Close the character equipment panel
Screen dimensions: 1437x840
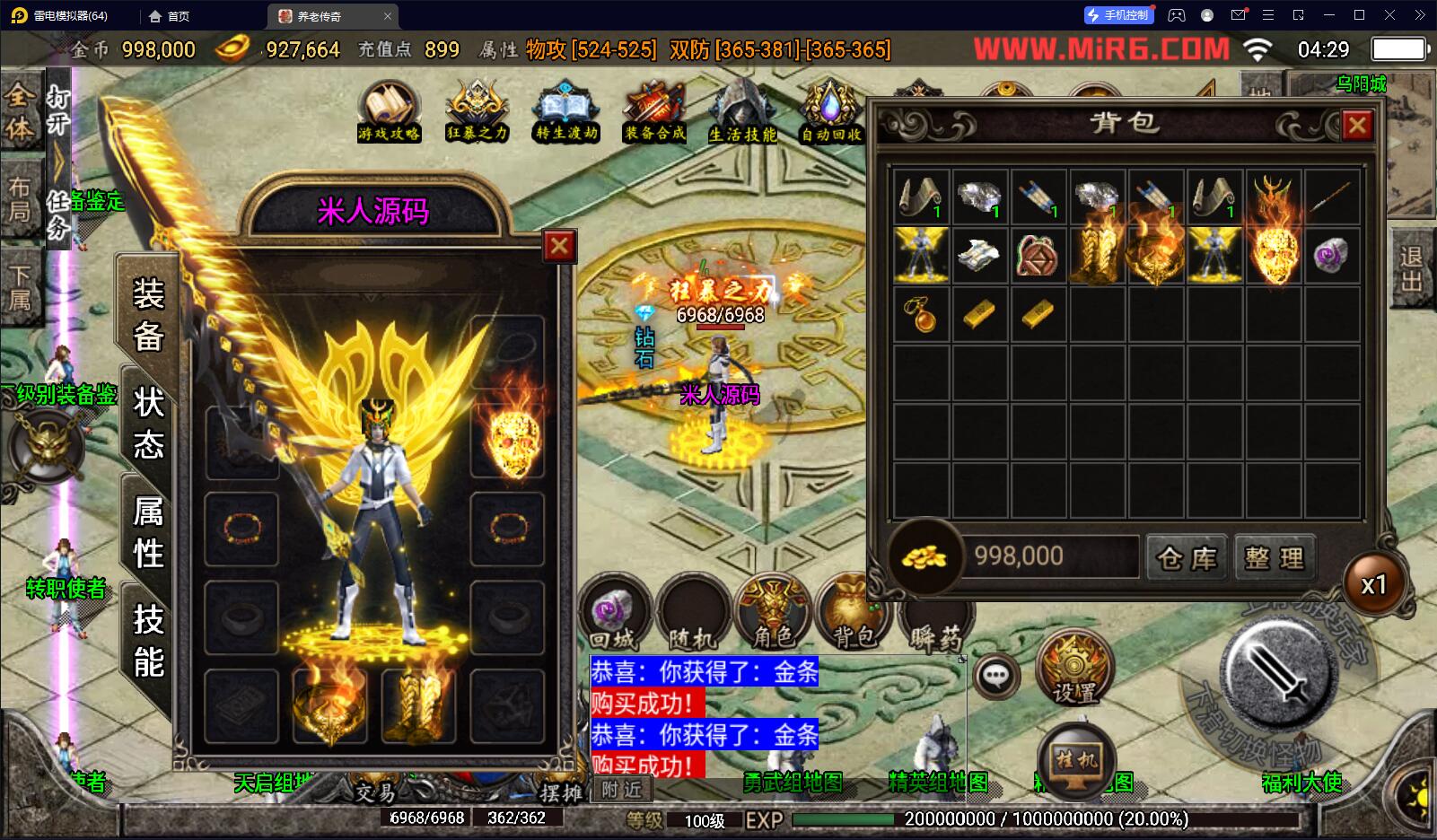[x=559, y=245]
